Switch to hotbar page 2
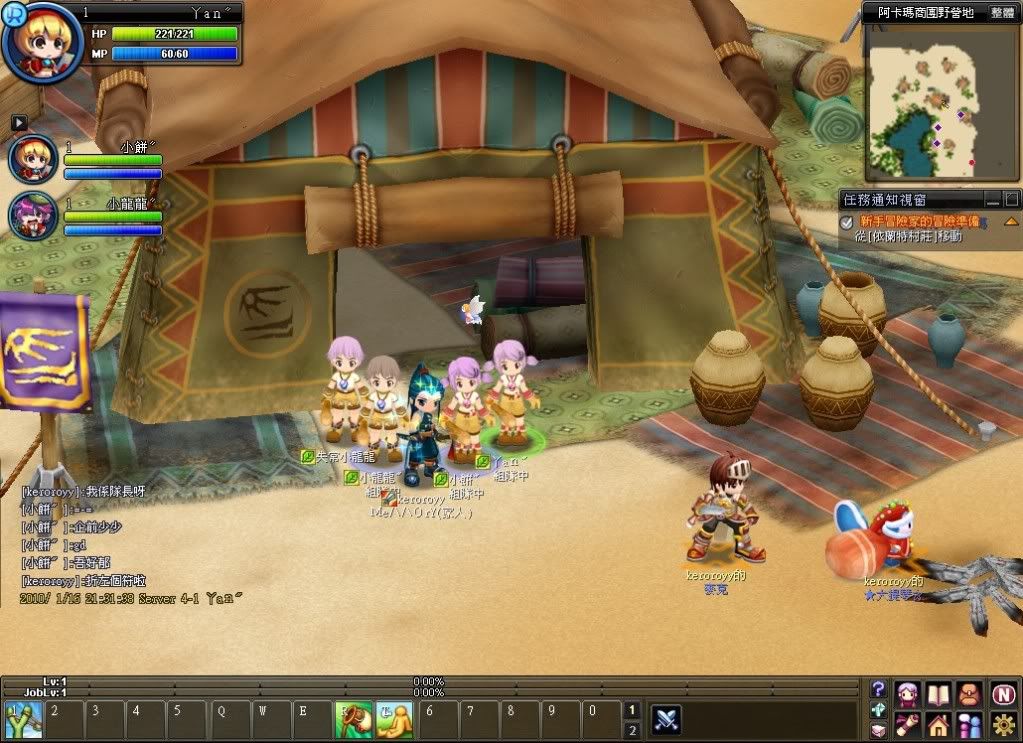 pyautogui.click(x=631, y=730)
